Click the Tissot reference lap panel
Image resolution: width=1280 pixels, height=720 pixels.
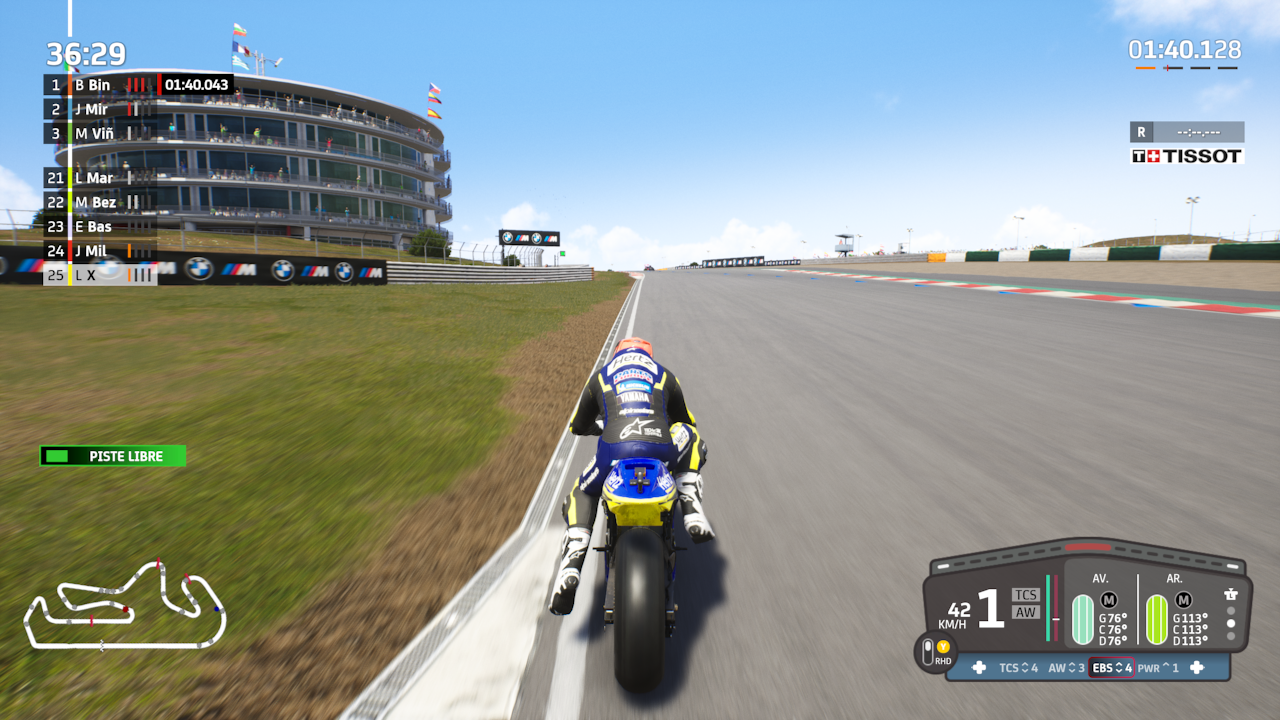click(x=1187, y=144)
